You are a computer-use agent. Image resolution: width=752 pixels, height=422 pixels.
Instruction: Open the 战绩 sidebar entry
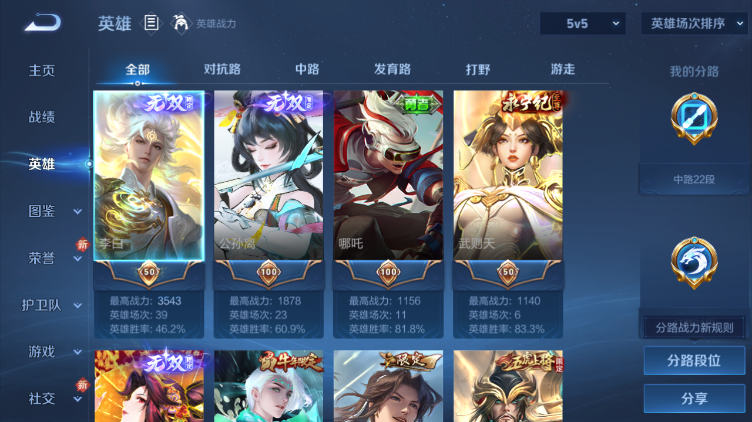(42, 117)
